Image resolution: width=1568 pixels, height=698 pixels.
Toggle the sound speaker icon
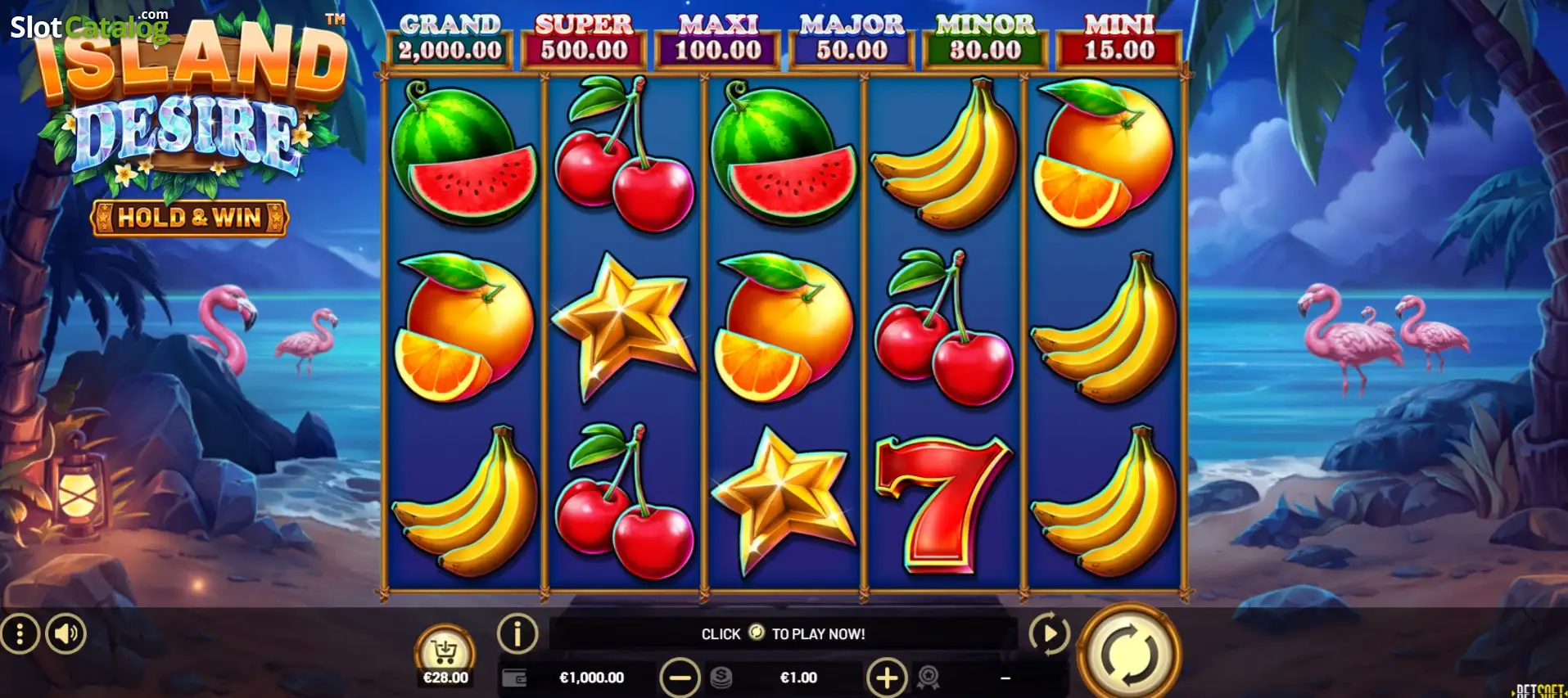click(x=66, y=633)
